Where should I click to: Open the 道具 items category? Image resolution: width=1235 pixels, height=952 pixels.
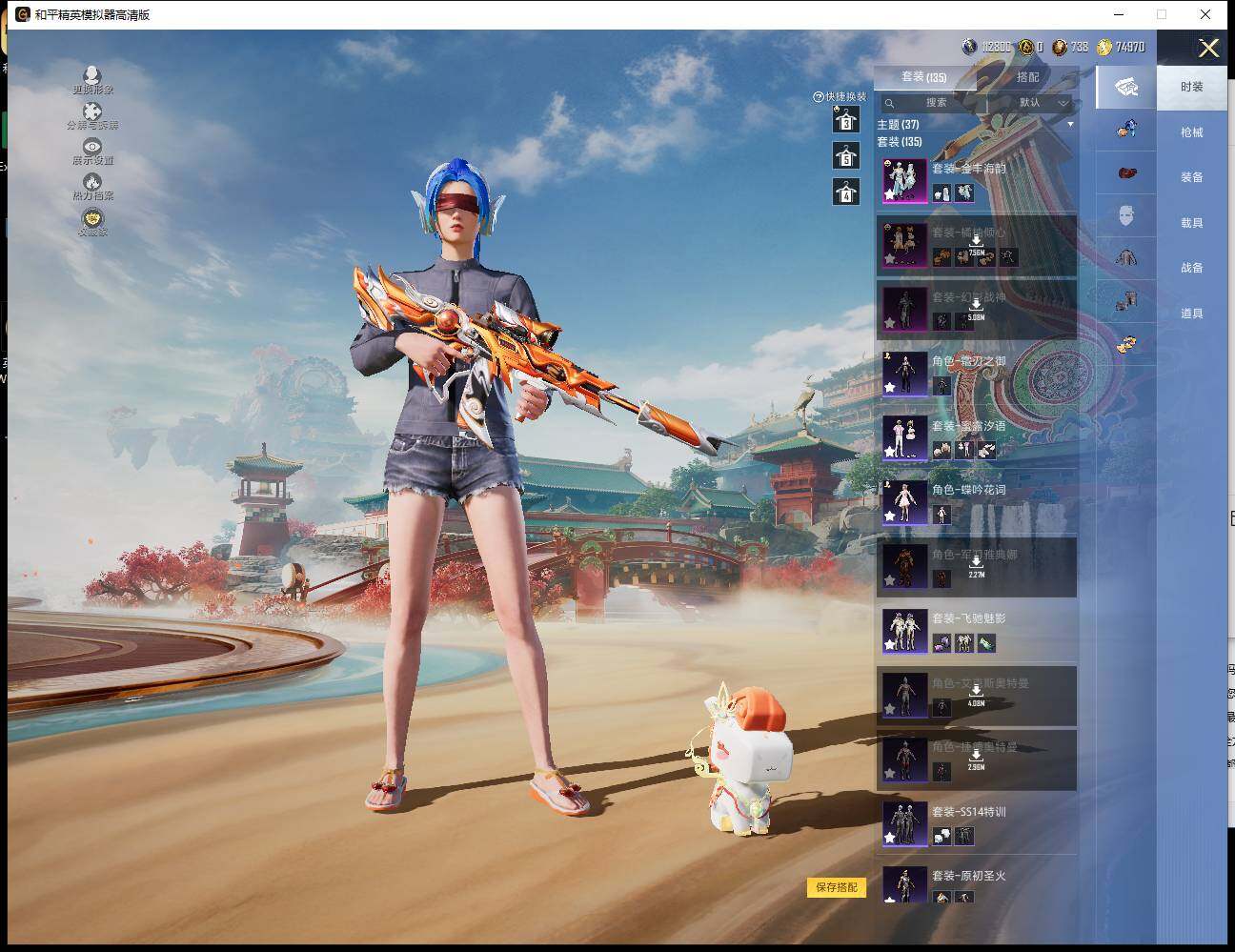[1191, 314]
